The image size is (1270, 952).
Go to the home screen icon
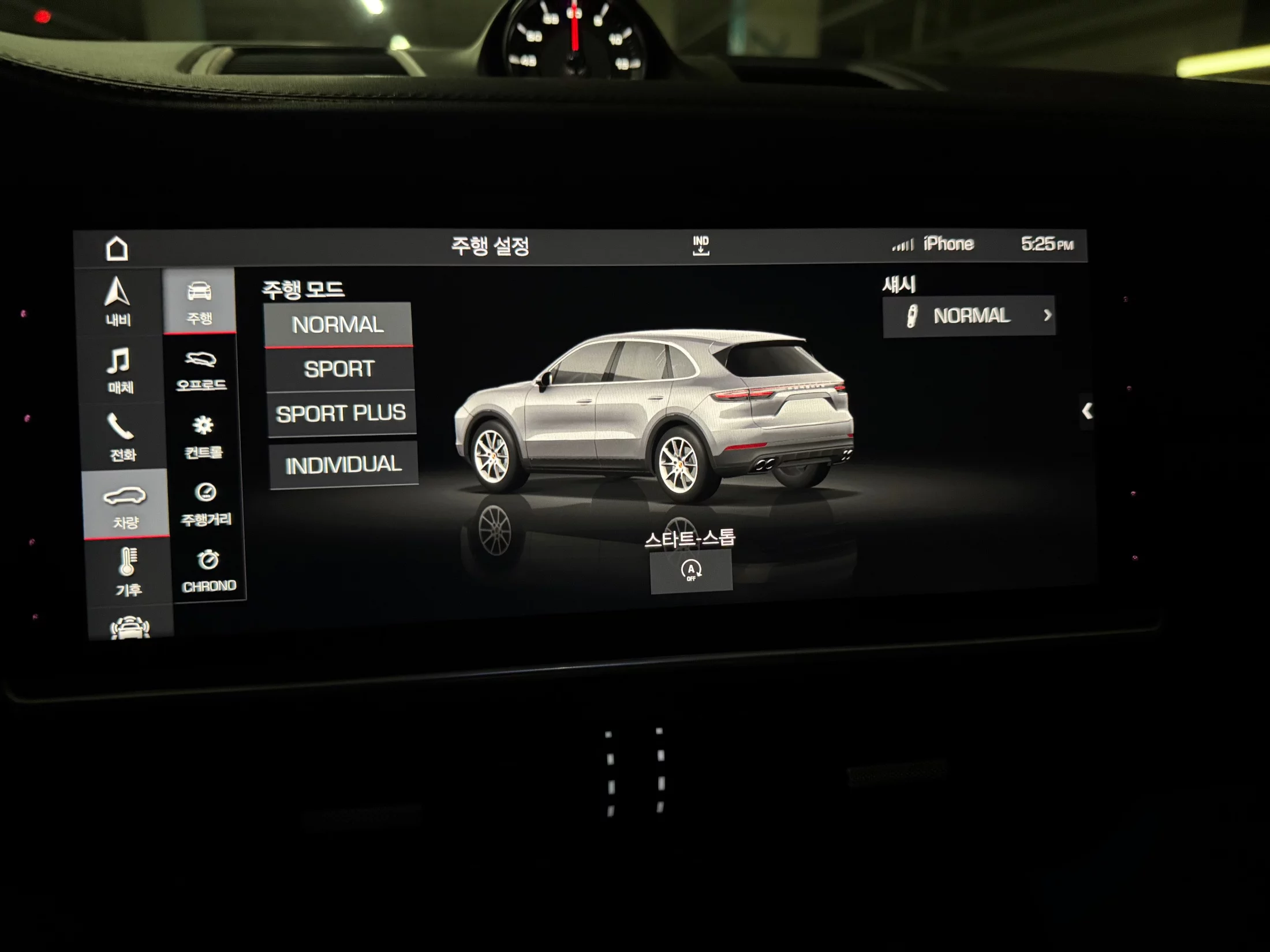117,249
